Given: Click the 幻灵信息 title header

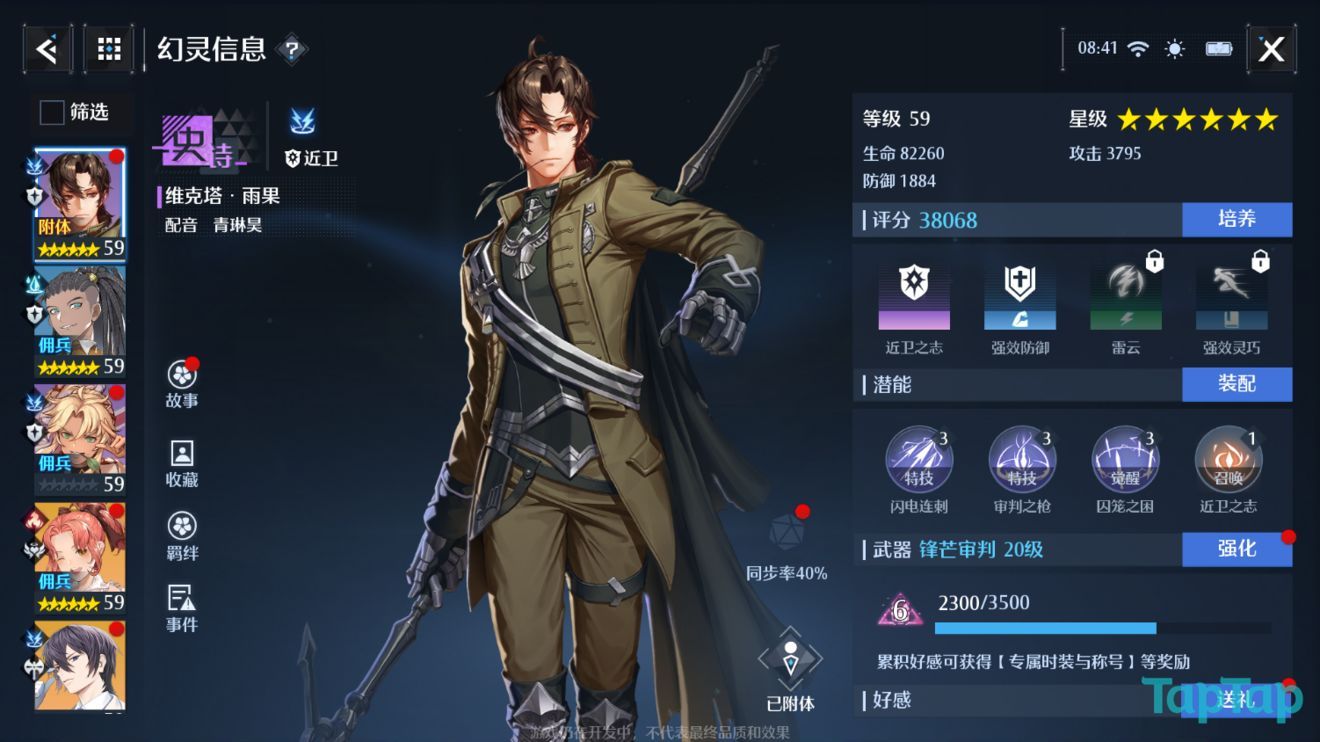Looking at the screenshot, I should point(208,48).
